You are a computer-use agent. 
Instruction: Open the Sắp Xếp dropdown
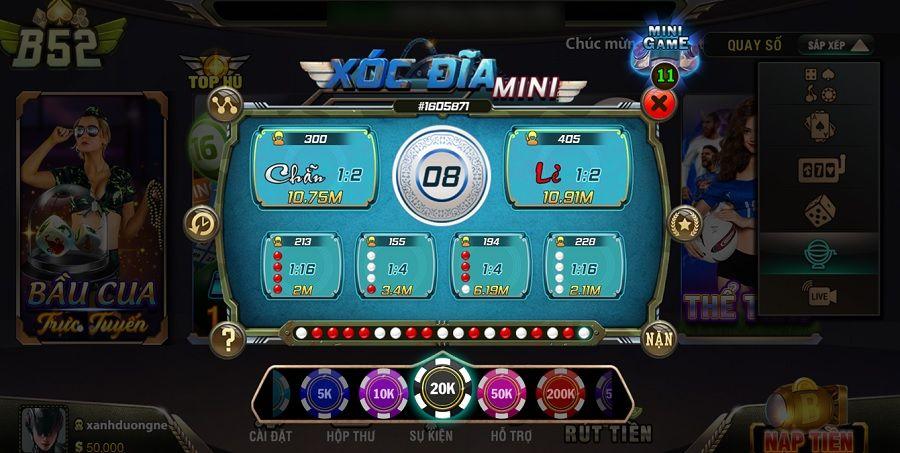[x=835, y=45]
